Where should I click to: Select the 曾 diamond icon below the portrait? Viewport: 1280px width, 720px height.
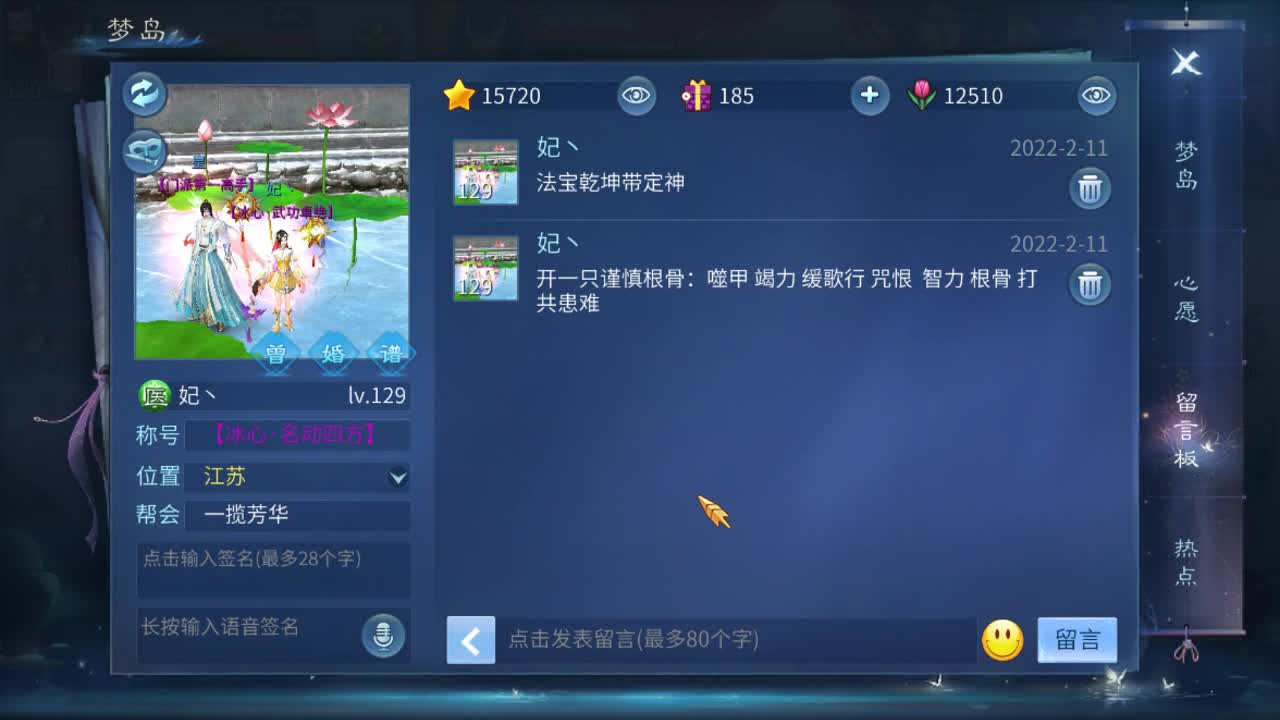(x=275, y=352)
